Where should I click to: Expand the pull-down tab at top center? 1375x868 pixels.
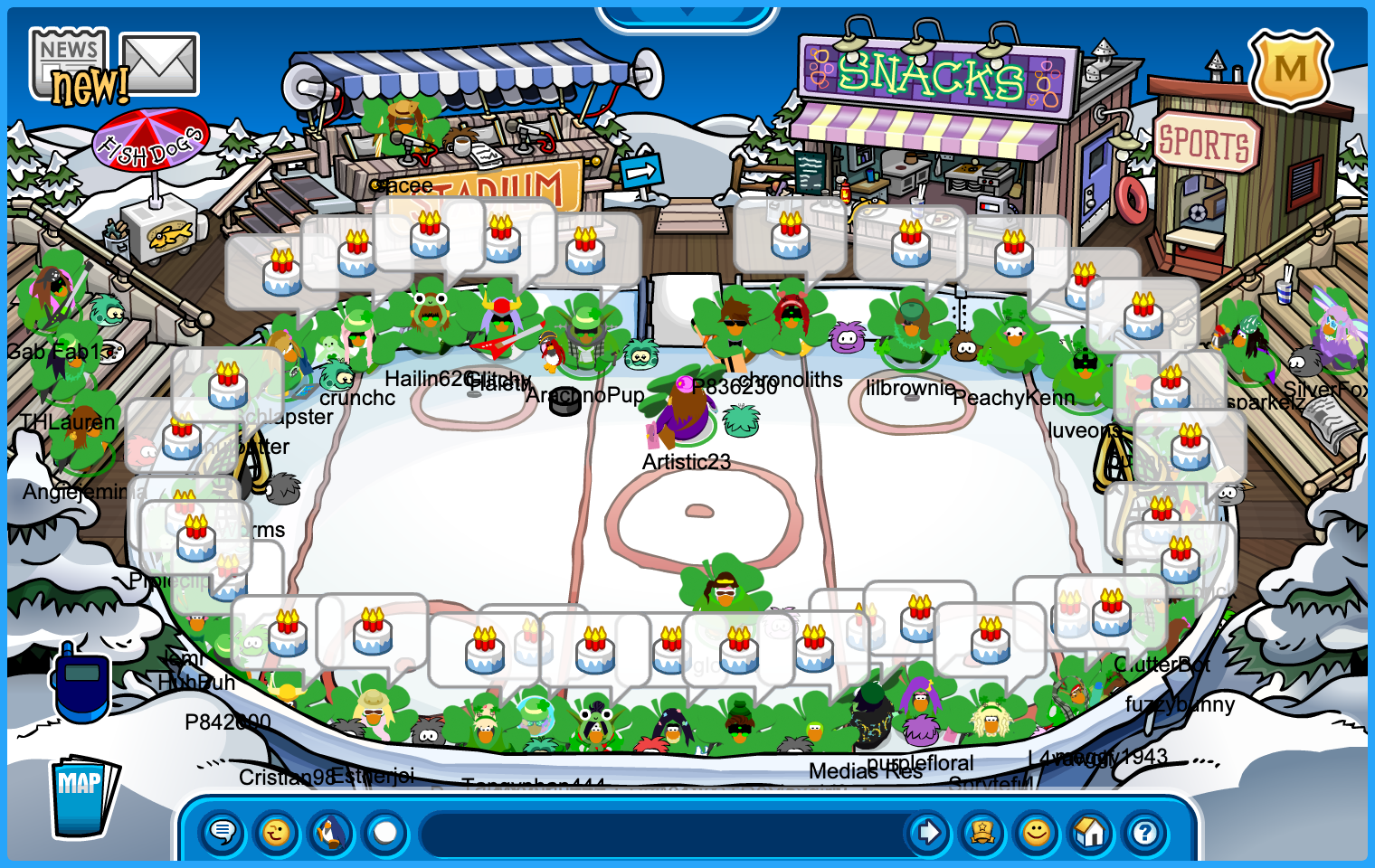(687, 14)
